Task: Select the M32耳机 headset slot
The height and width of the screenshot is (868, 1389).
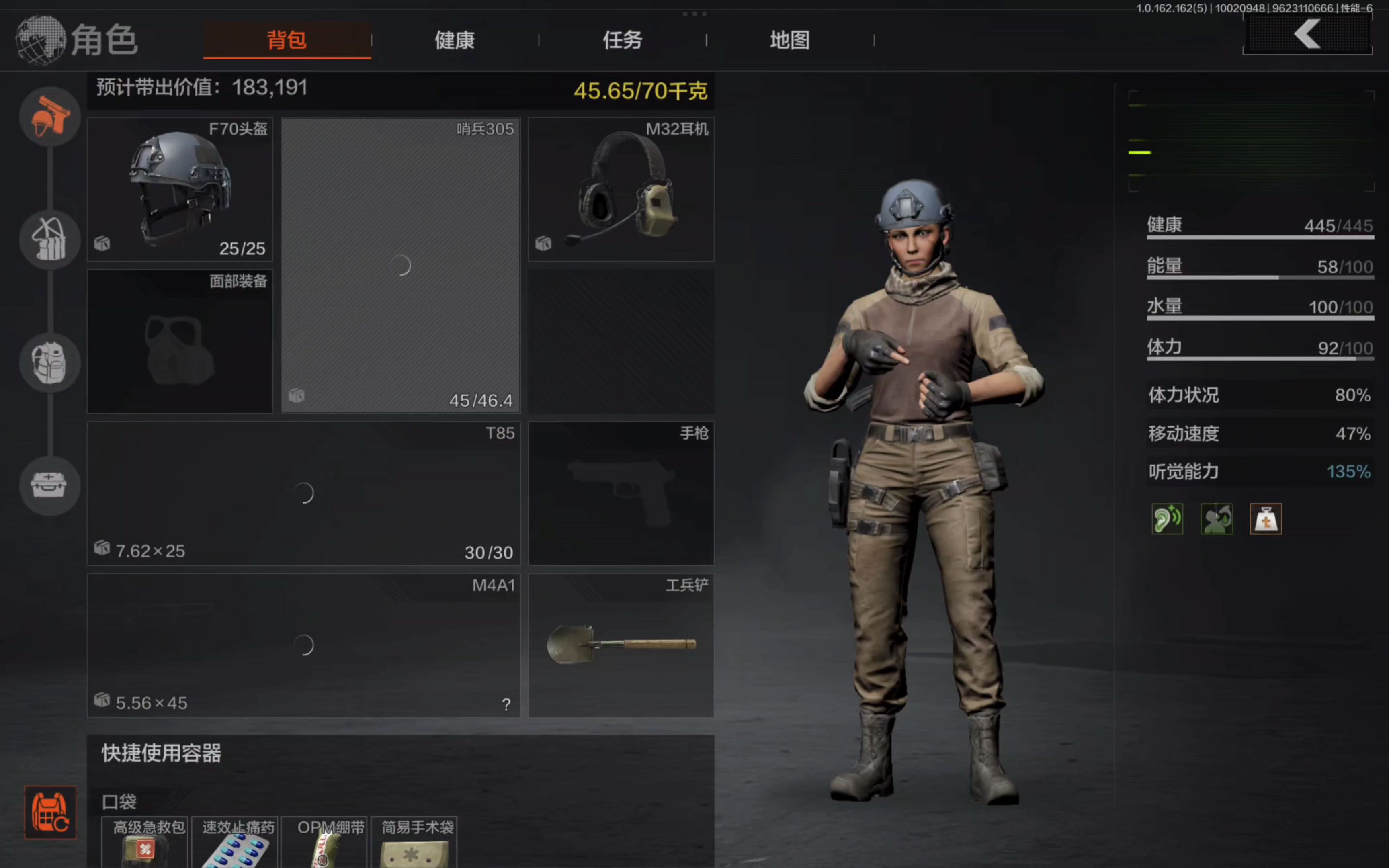Action: point(621,189)
